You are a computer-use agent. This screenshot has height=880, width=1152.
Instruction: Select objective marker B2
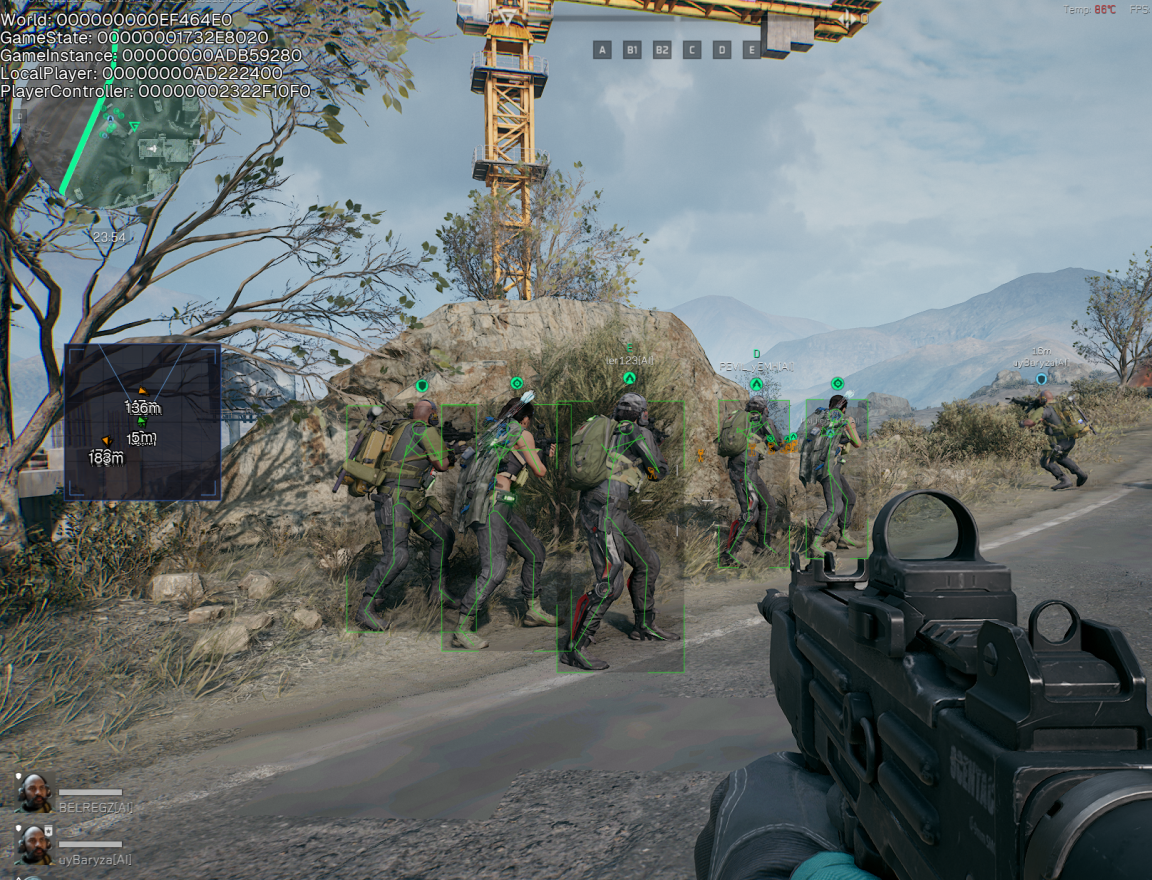[x=662, y=50]
